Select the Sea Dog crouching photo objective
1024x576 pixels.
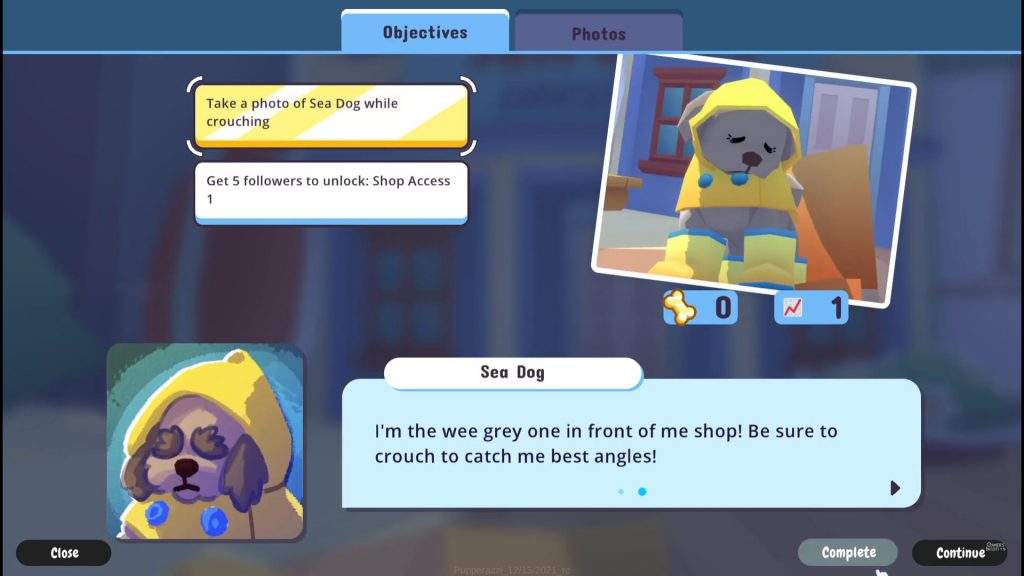coord(330,113)
